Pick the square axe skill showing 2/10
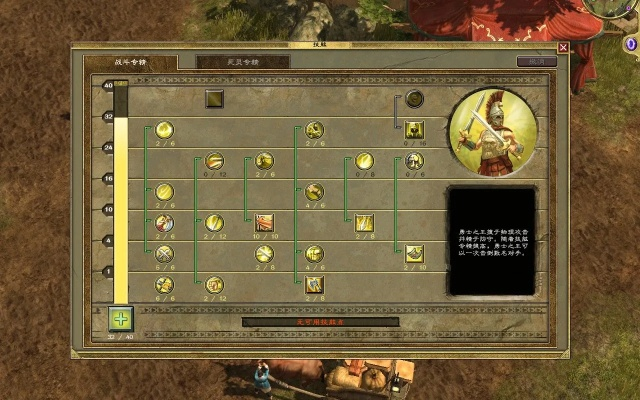 click(x=414, y=254)
